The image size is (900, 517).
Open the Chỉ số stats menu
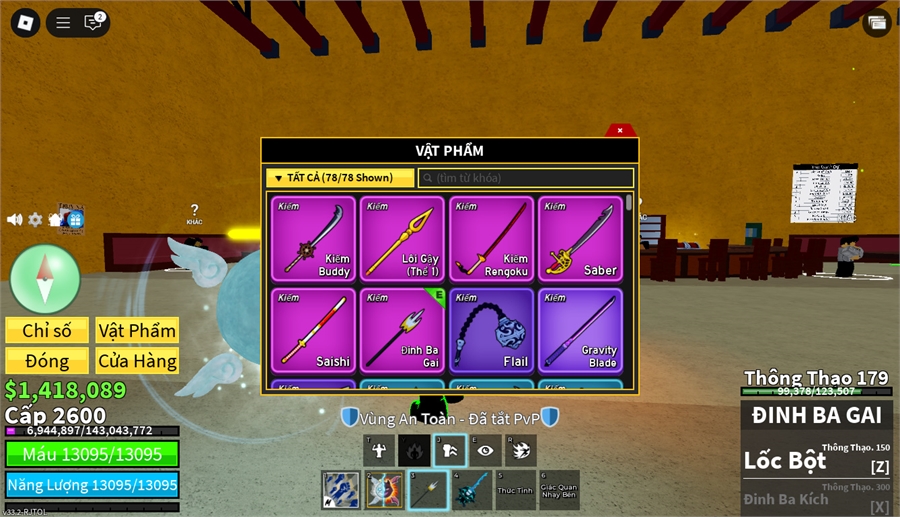coord(46,331)
